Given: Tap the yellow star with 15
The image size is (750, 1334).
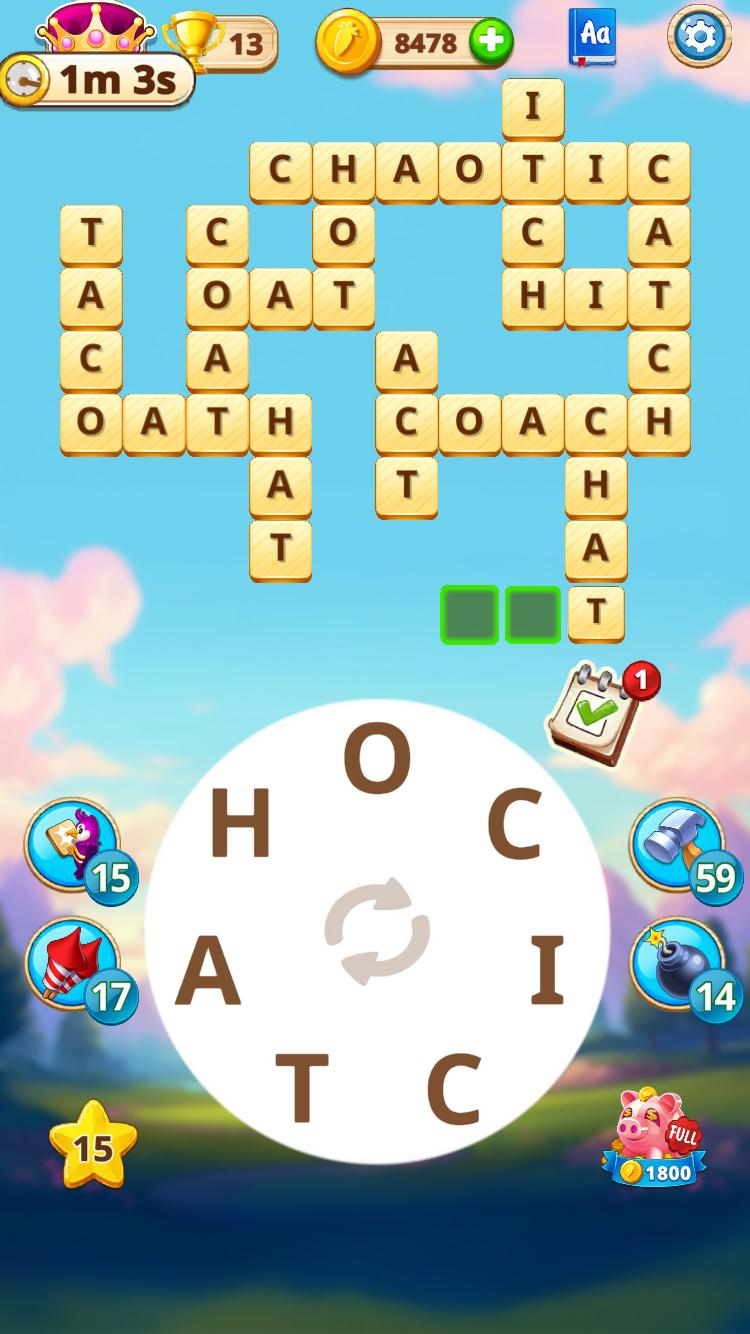Looking at the screenshot, I should click(x=93, y=1145).
